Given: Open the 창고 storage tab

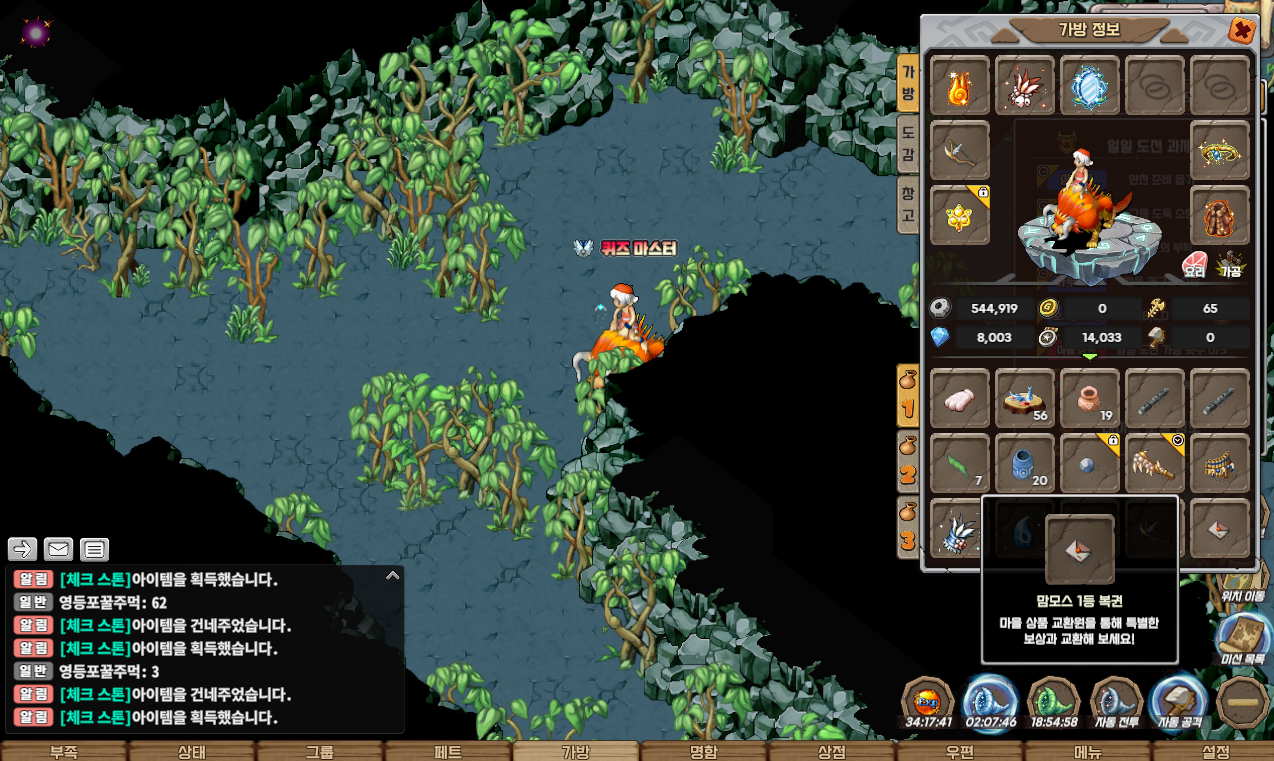Looking at the screenshot, I should (x=908, y=203).
